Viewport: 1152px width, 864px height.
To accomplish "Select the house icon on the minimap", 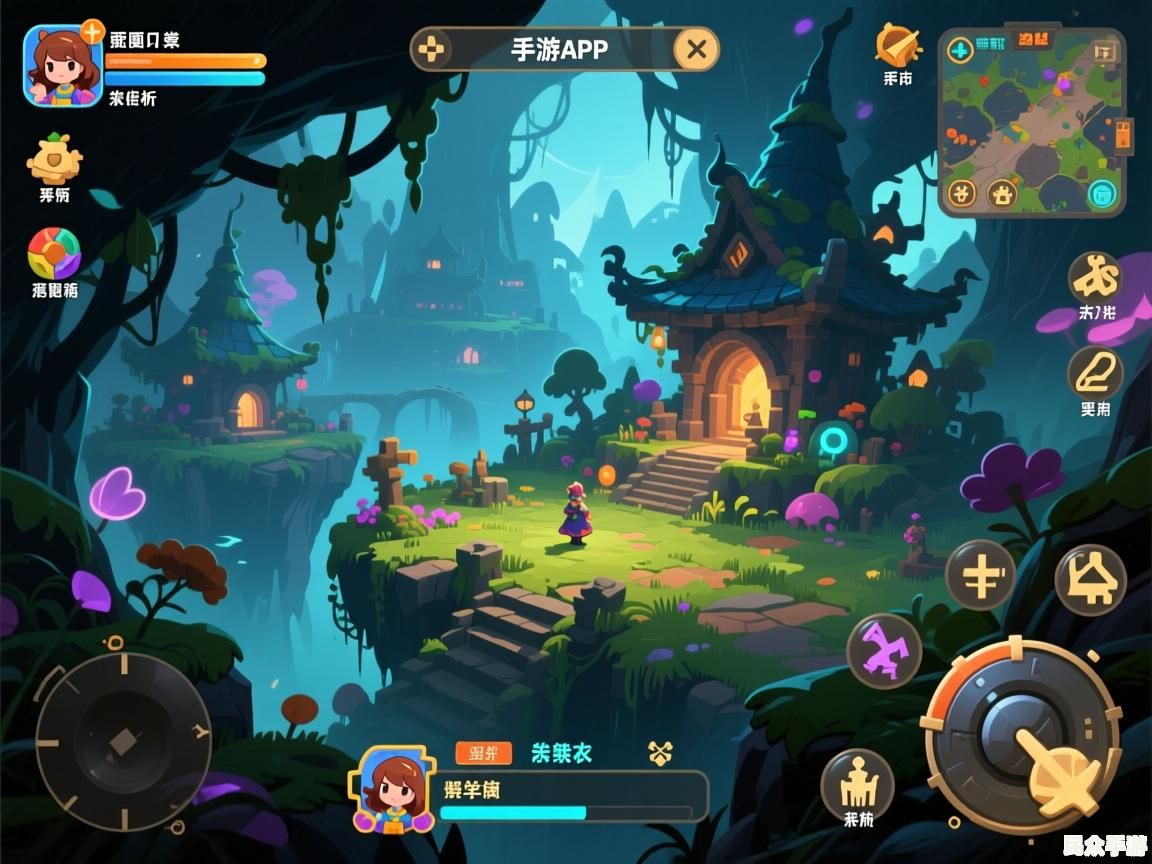I will tap(1002, 193).
